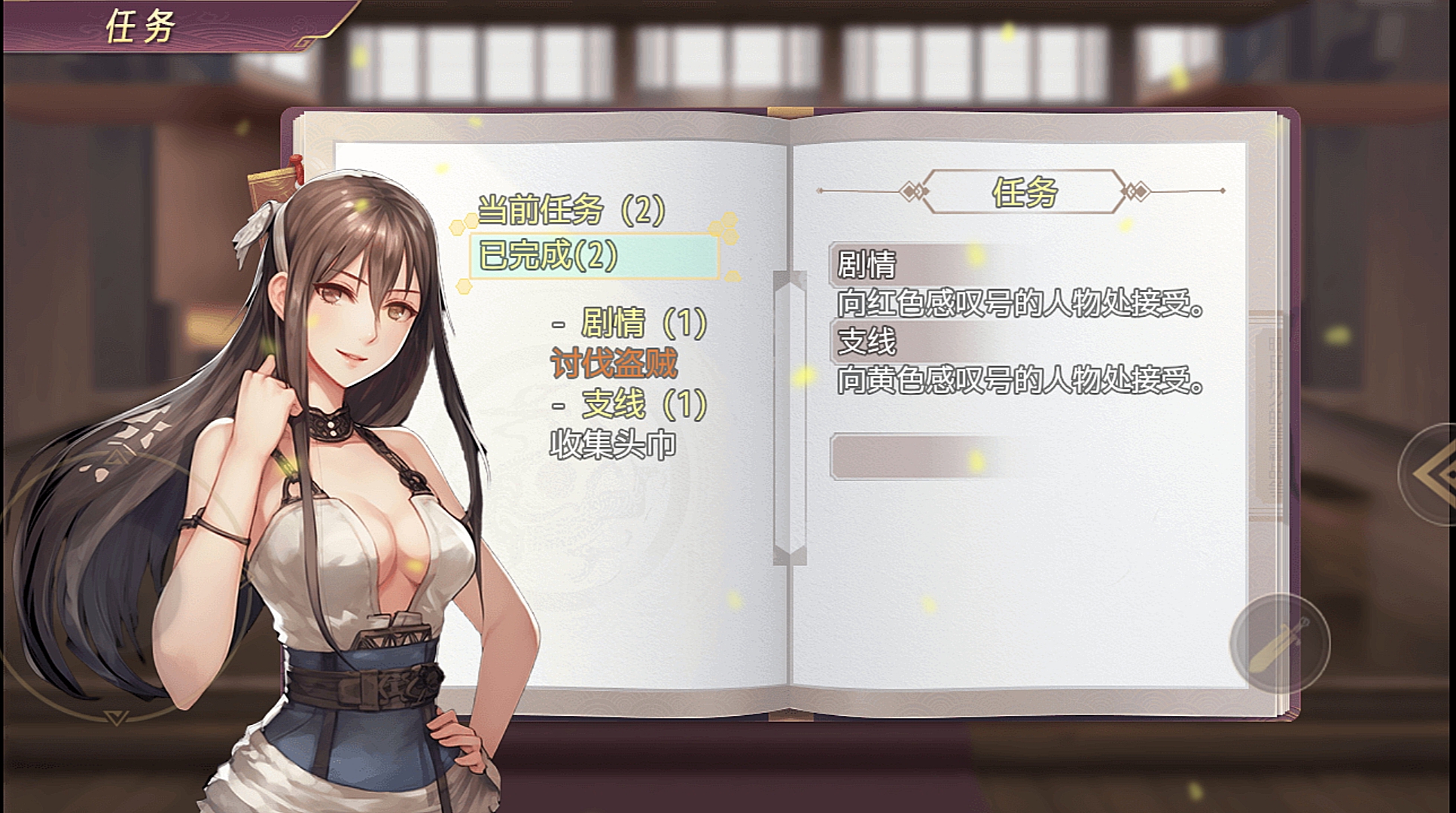Collapse the 支线 (1) category
Image resolution: width=1456 pixels, height=813 pixels.
(631, 405)
